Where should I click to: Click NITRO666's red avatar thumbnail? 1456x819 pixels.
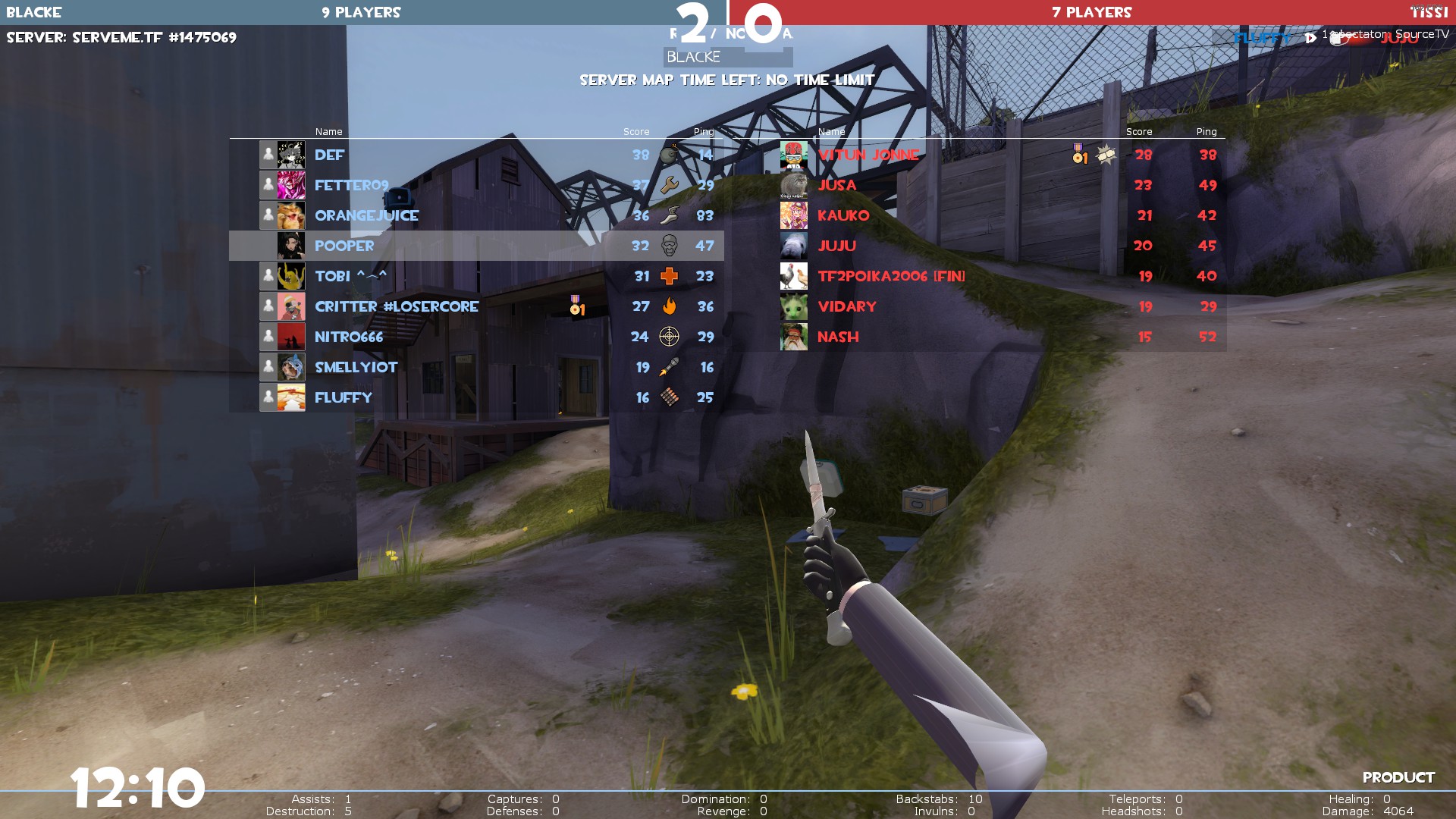[x=291, y=337]
